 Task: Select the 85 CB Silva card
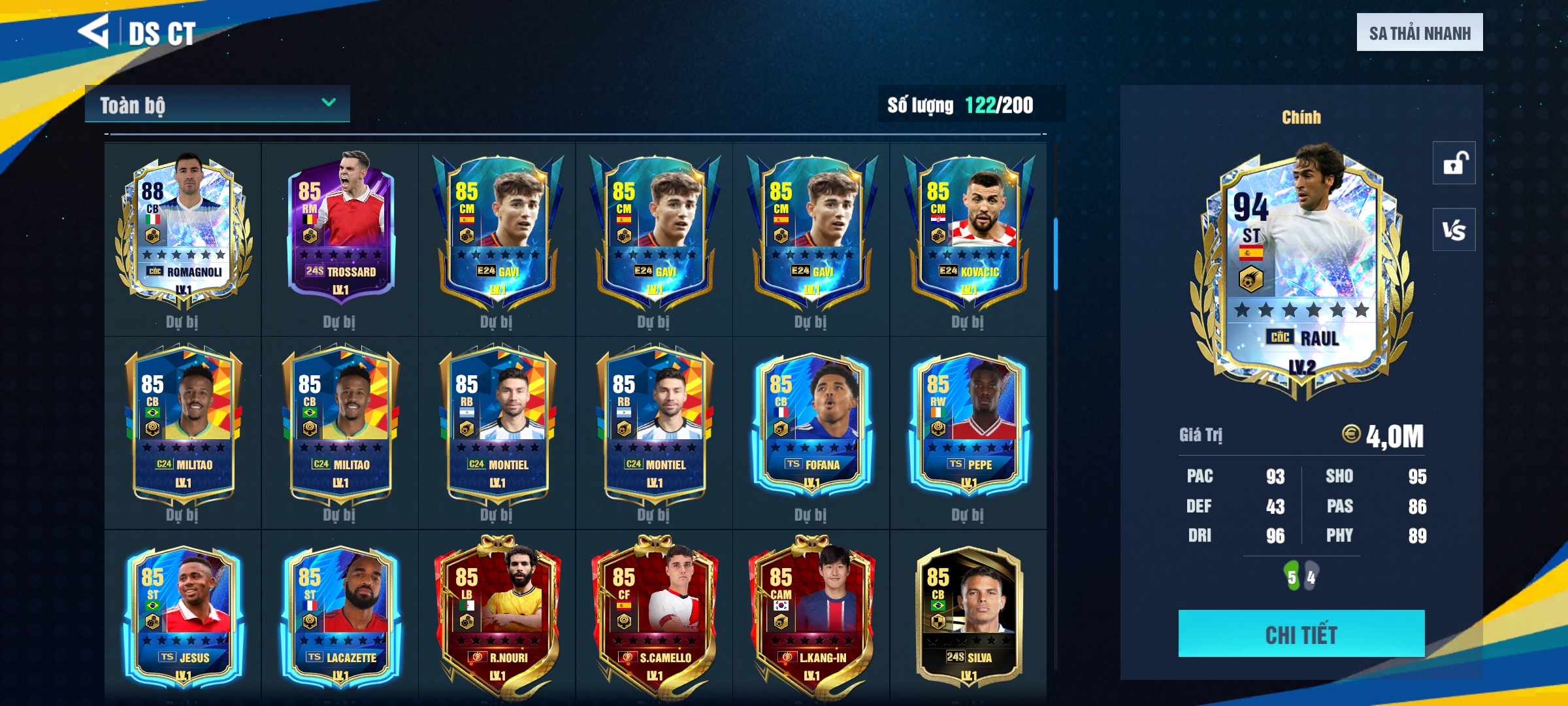[968, 616]
